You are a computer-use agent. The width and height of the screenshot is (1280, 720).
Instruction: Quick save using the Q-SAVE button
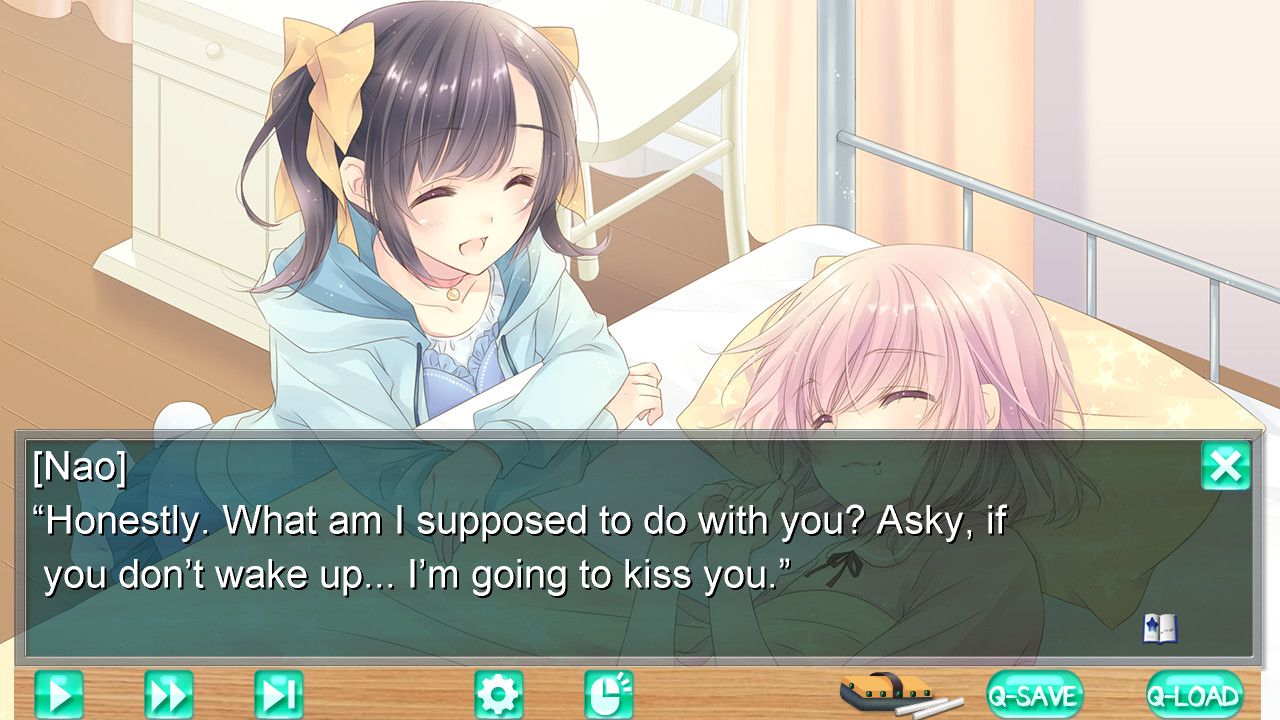point(1034,695)
